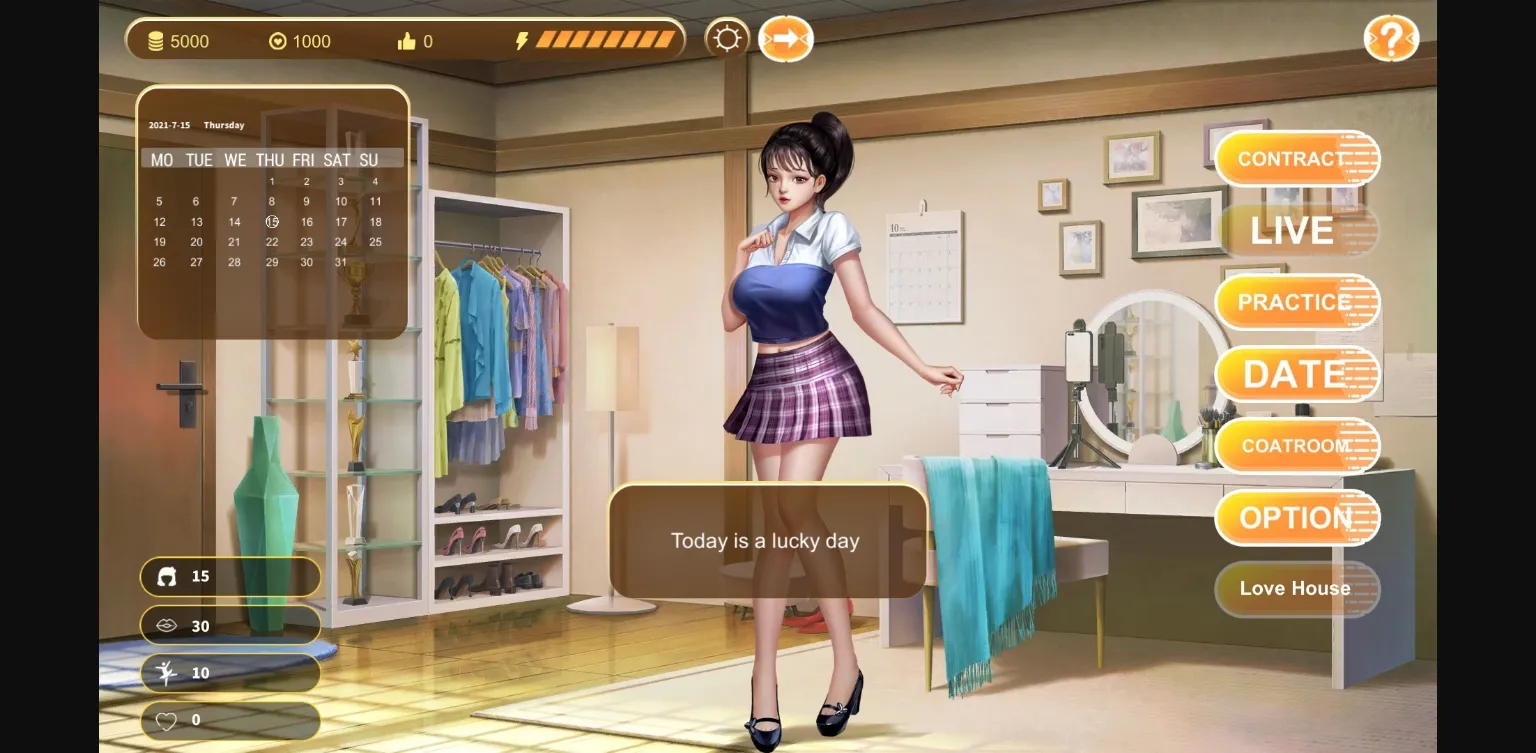Screen dimensions: 1536x753
Task: Open the PRACTICE menu
Action: [1292, 302]
